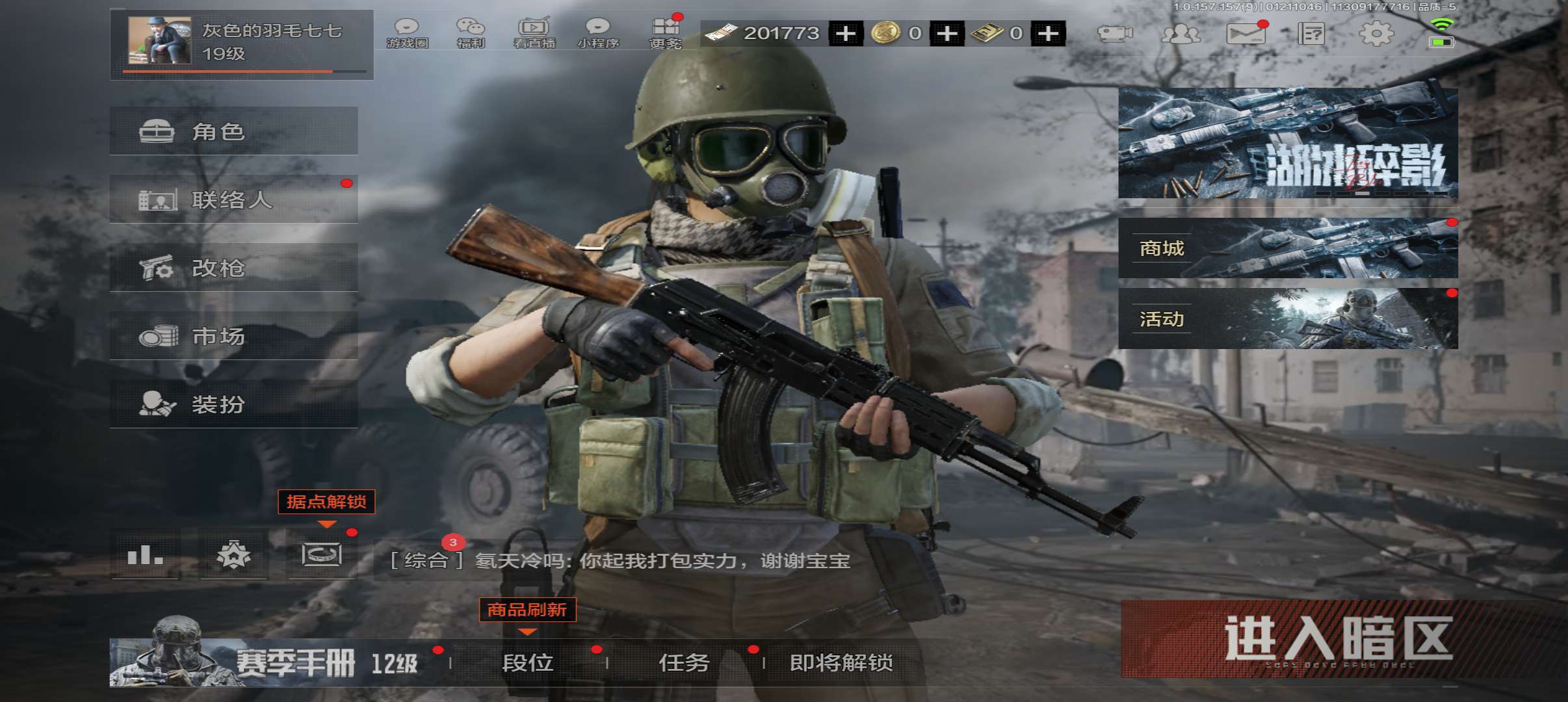Show the 即将解锁 upcoming unlocks
1568x702 pixels.
coord(841,662)
